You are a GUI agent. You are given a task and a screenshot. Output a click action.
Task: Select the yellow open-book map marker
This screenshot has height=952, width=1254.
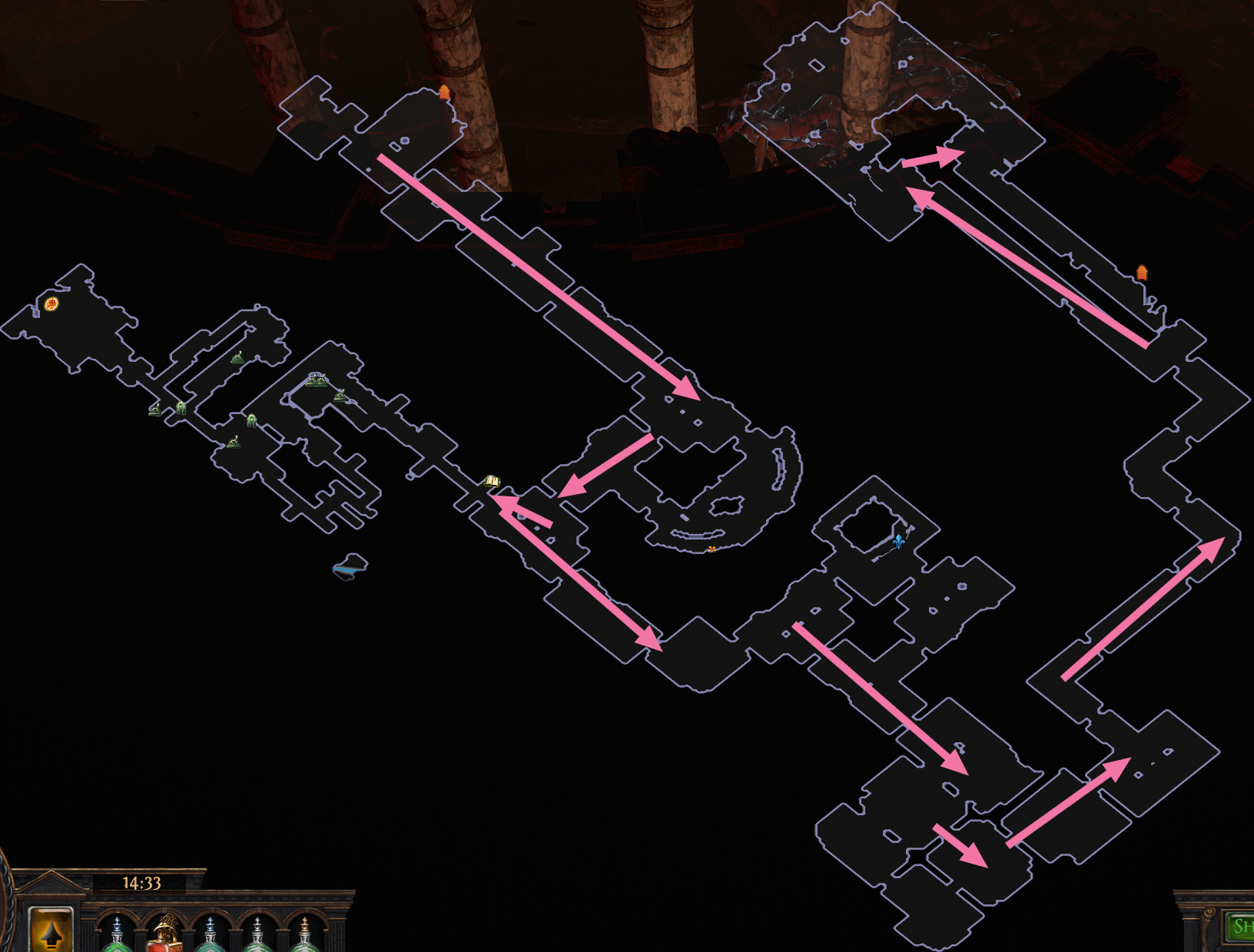492,482
